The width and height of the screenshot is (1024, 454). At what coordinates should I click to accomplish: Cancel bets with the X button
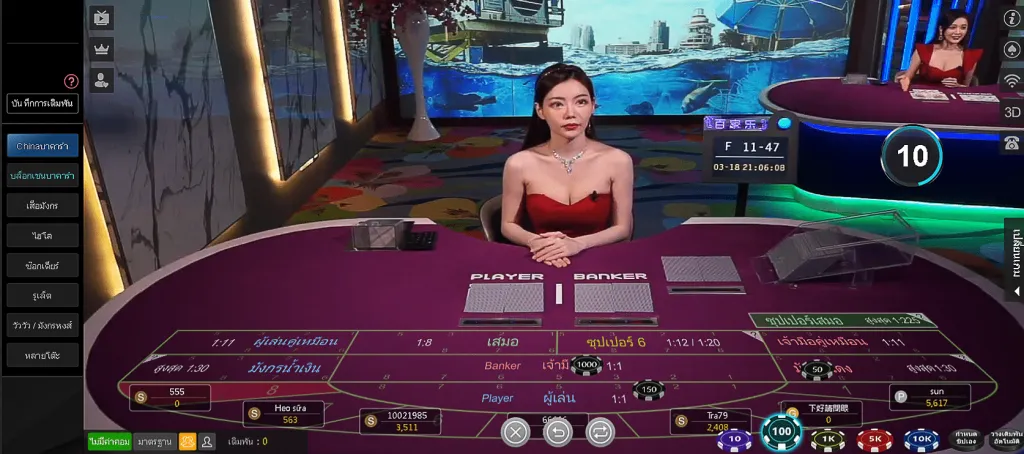515,432
